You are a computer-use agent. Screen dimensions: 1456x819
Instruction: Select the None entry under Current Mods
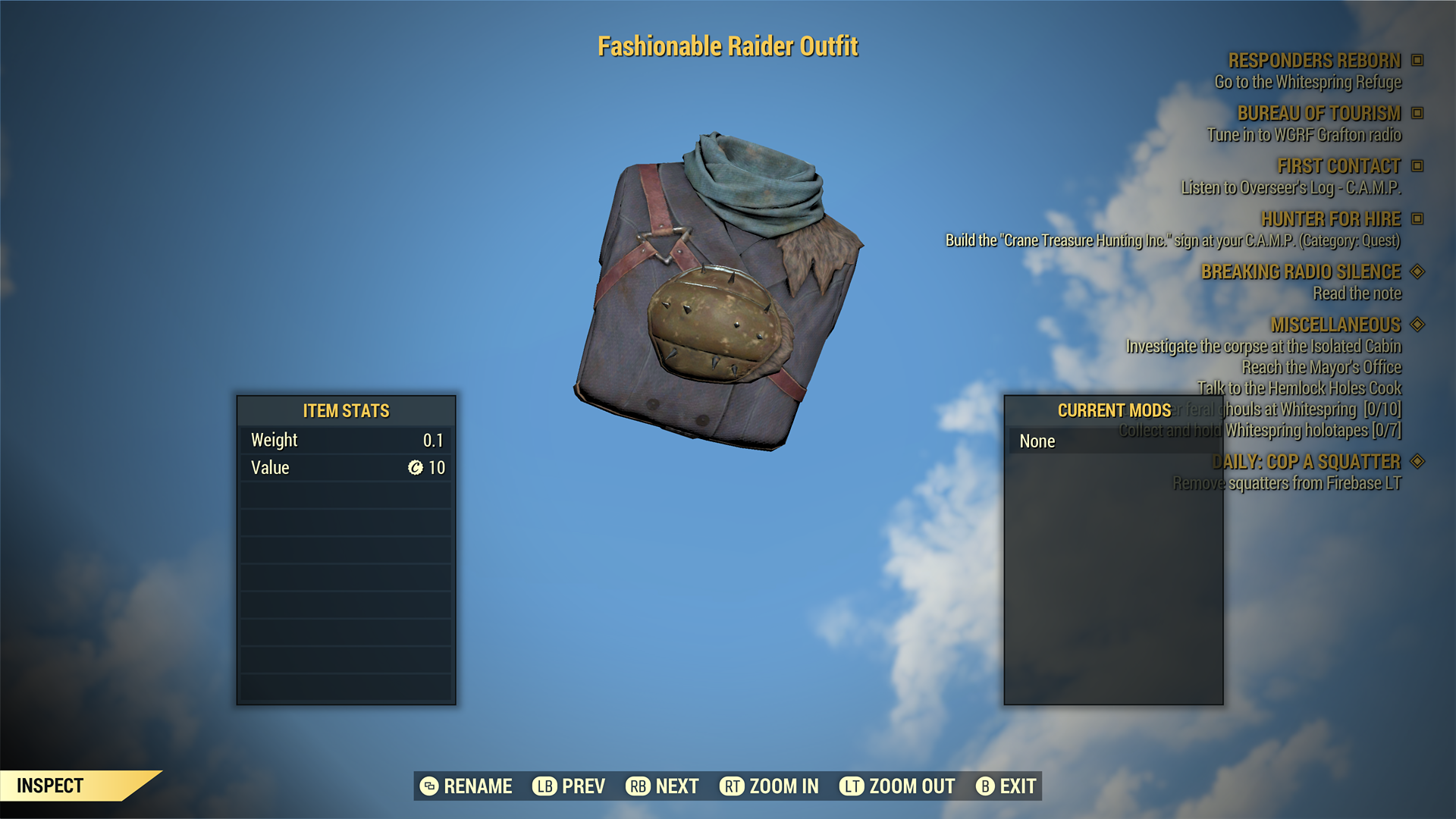1037,441
